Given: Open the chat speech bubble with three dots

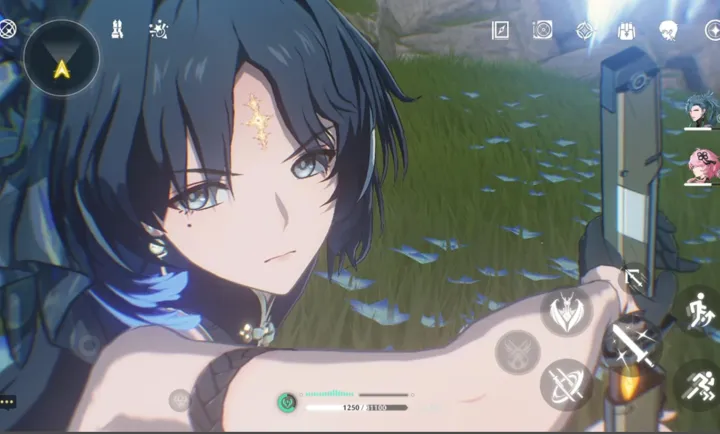Looking at the screenshot, I should [x=6, y=402].
